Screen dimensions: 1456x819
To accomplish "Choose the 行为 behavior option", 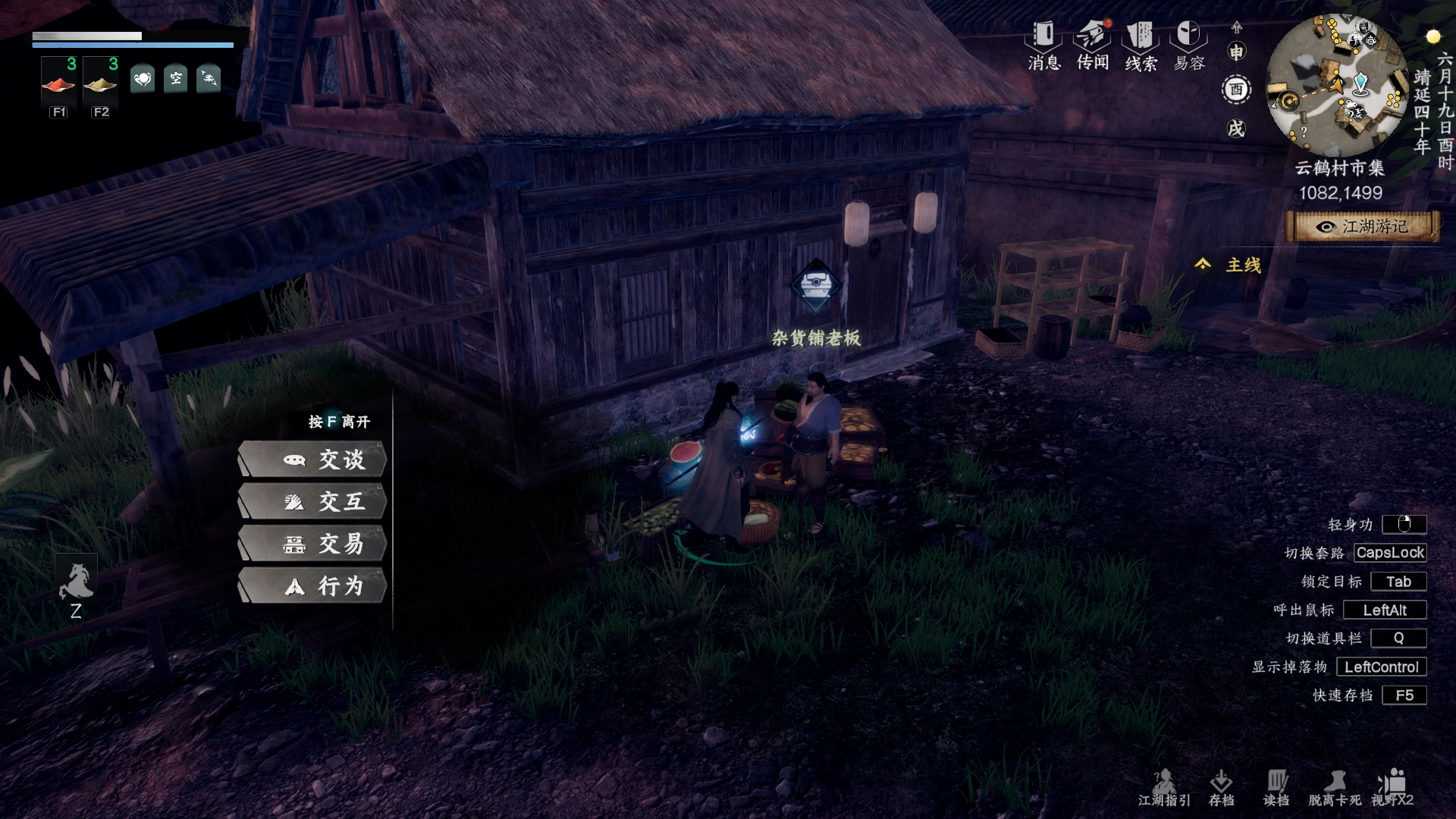I will pyautogui.click(x=312, y=586).
